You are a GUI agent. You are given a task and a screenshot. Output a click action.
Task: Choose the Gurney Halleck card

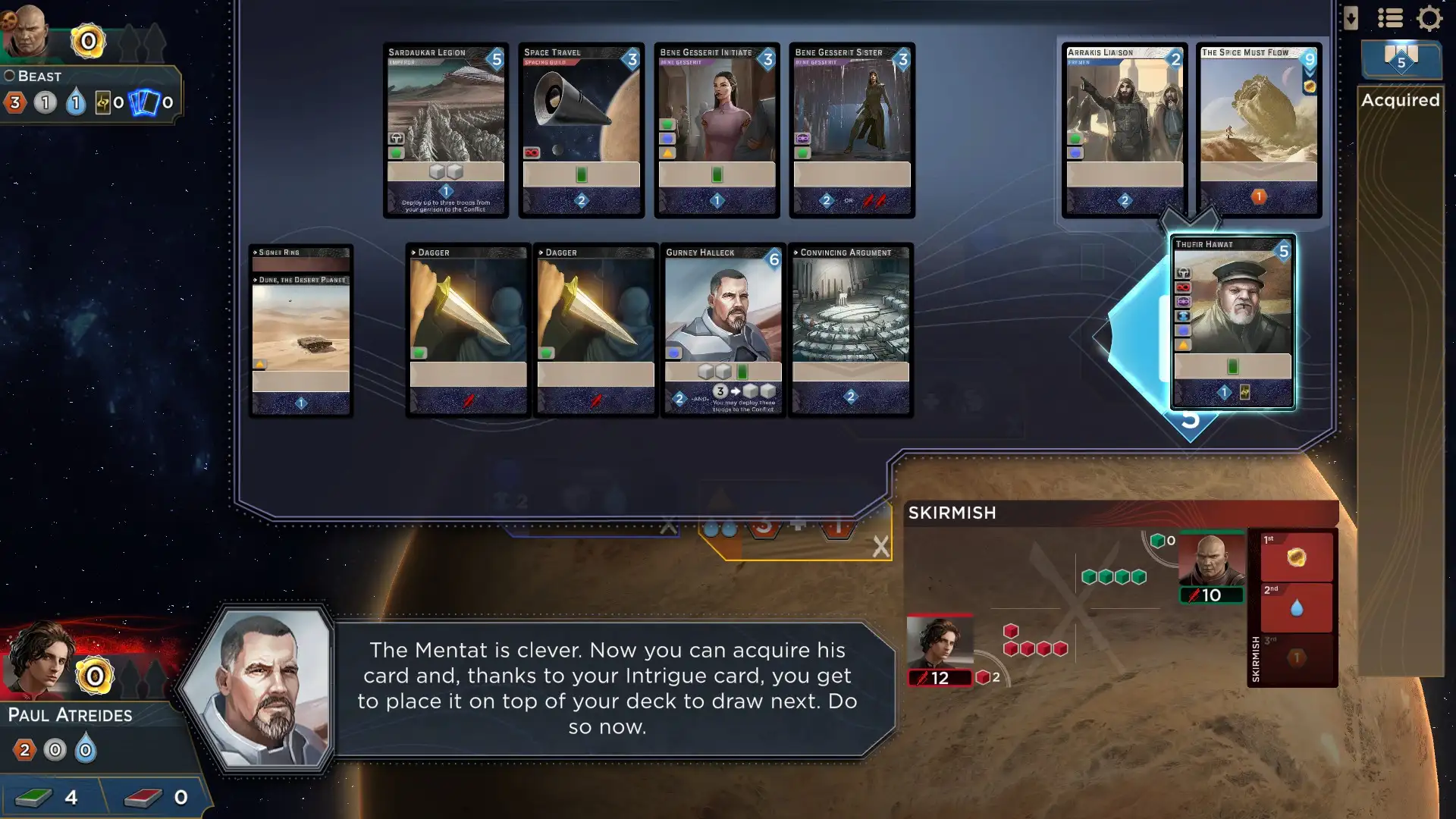pos(723,330)
